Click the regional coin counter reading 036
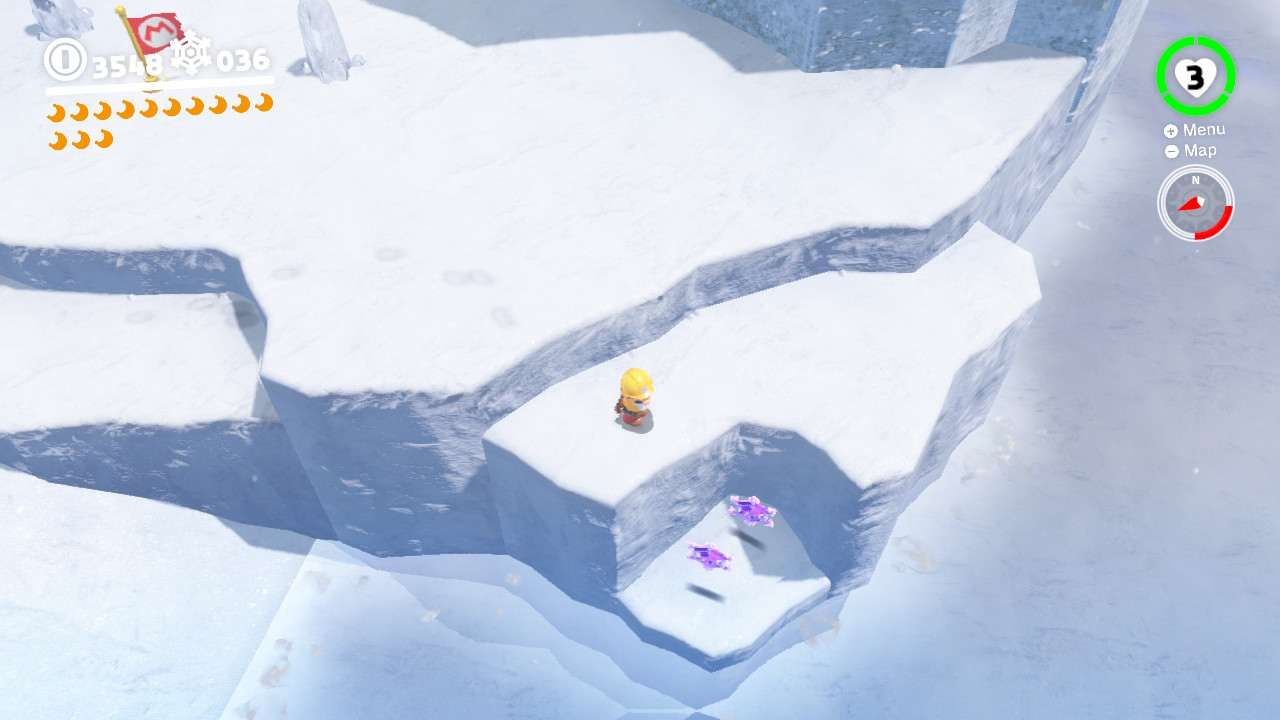The image size is (1280, 720). tap(243, 60)
